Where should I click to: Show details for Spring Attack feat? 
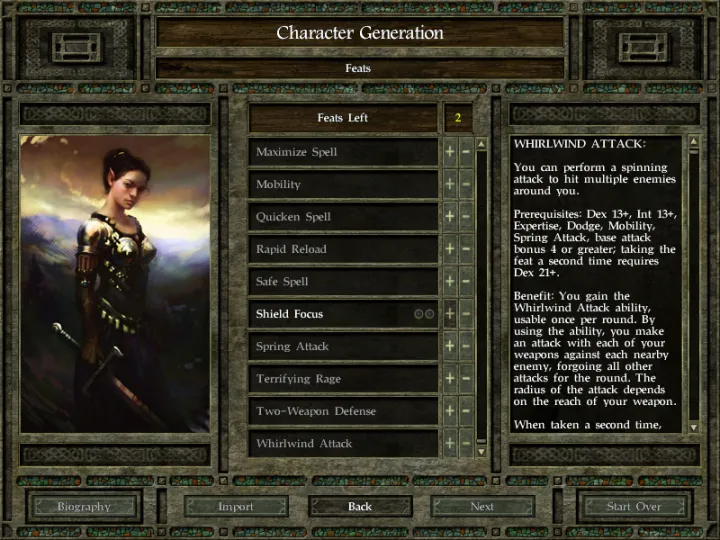click(x=342, y=346)
